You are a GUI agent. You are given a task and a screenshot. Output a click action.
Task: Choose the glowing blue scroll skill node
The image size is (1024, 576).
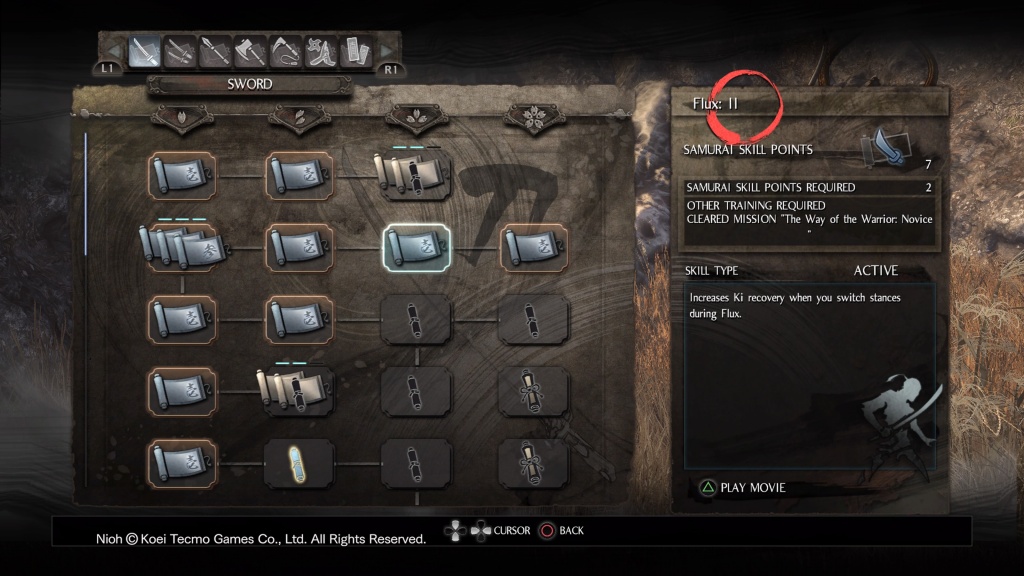299,463
